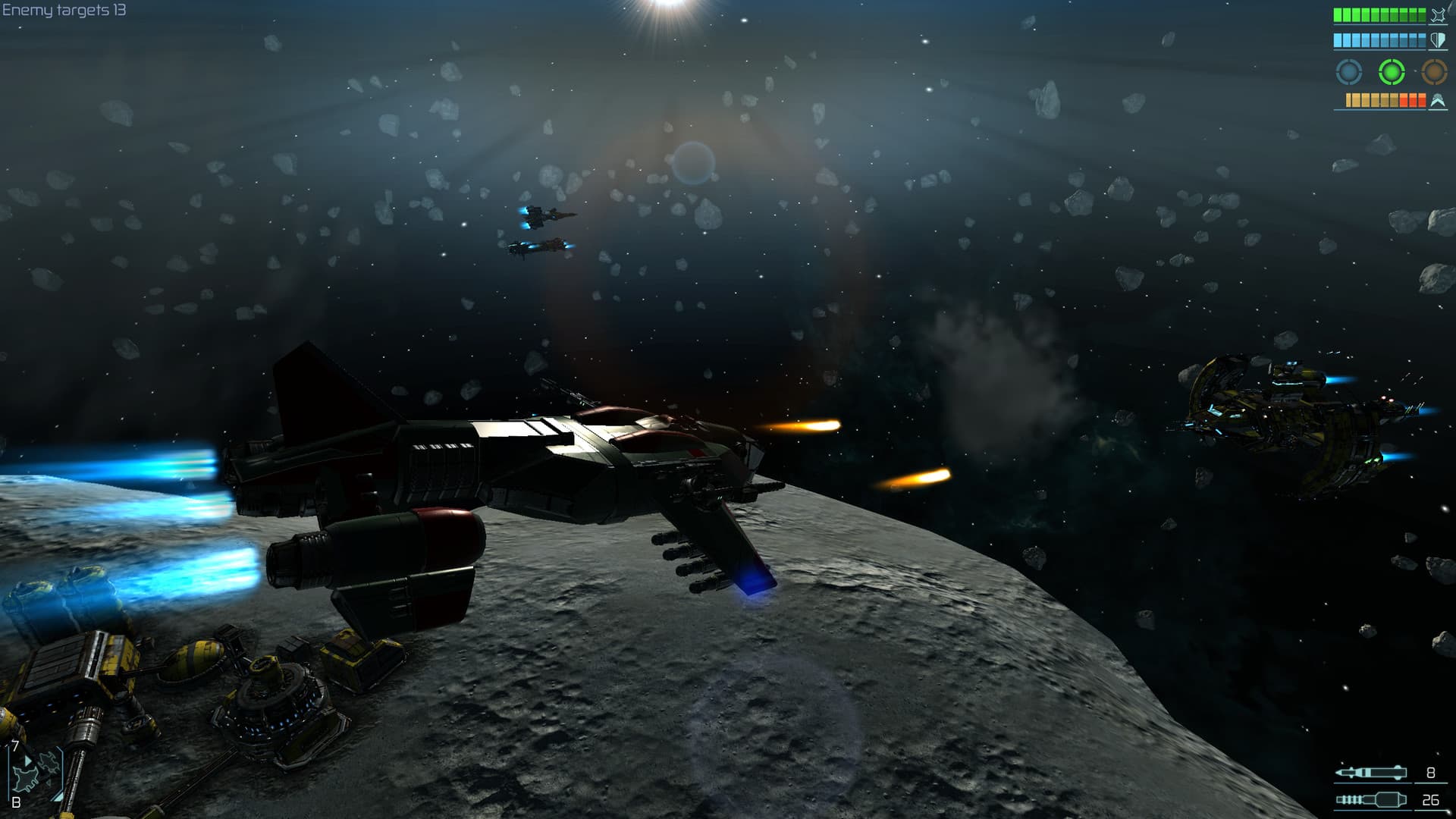
Task: Toggle the blue power distribution circle
Action: [1350, 71]
